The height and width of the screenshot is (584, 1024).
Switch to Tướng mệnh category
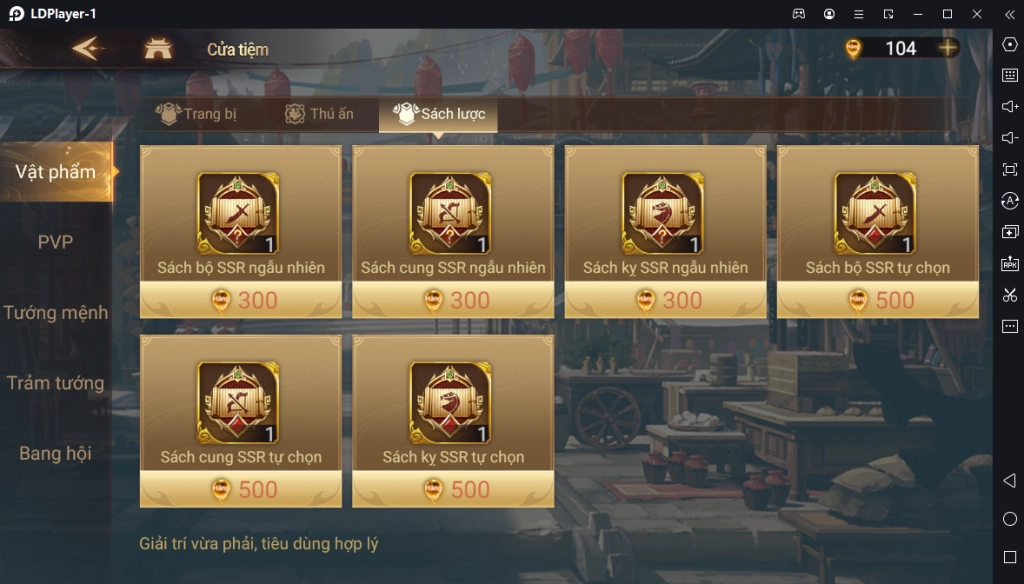(x=56, y=312)
